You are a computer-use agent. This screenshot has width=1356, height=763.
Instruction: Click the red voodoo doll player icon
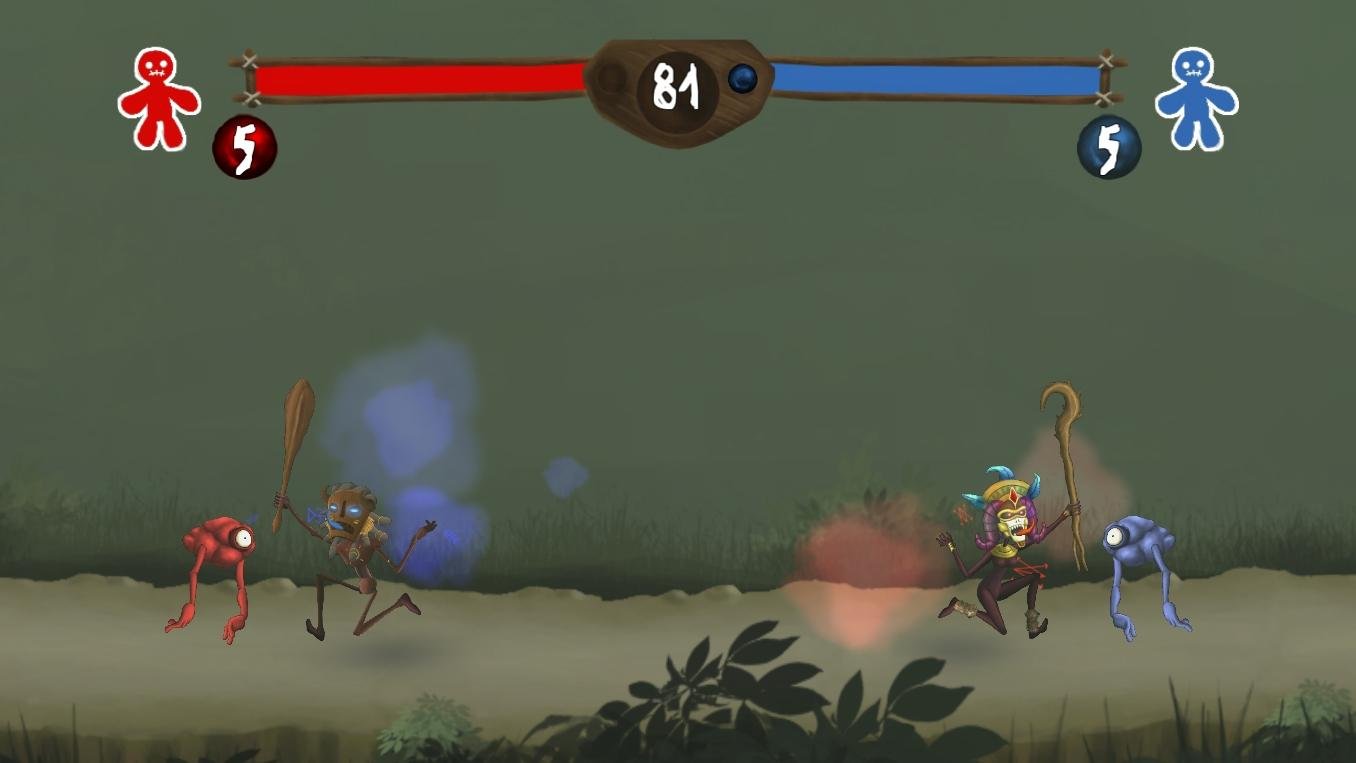point(158,98)
